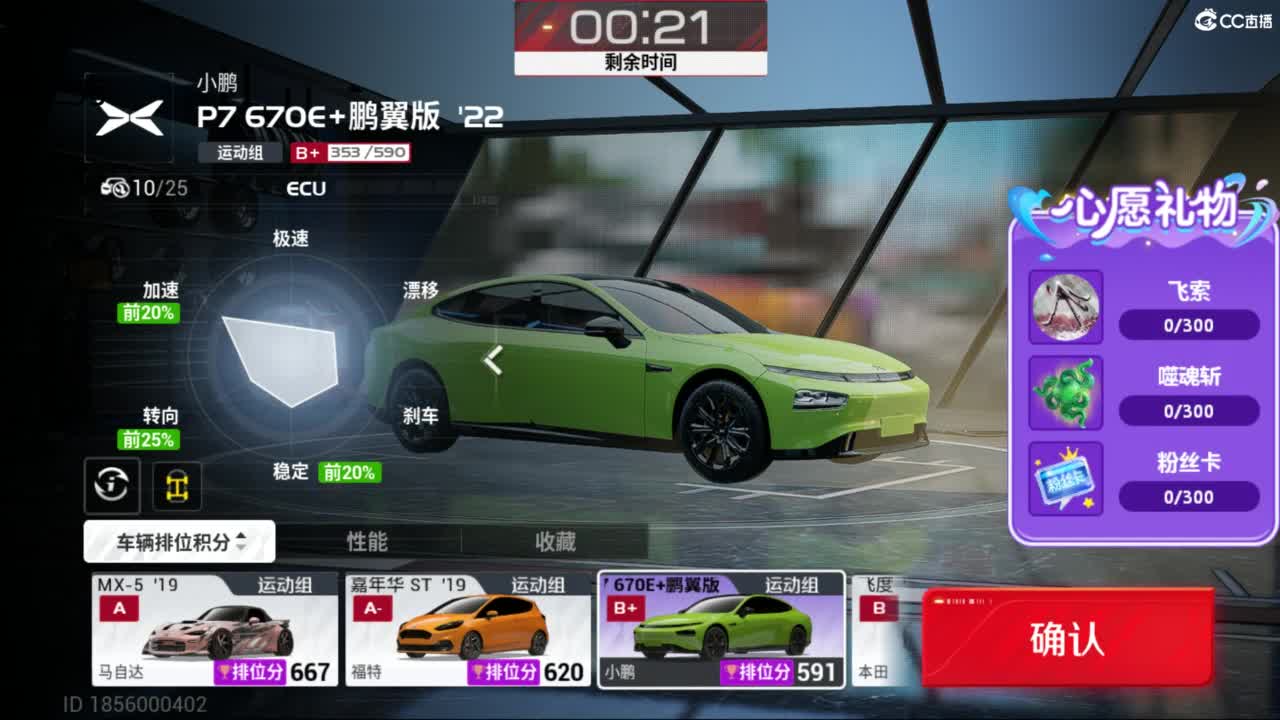The width and height of the screenshot is (1280, 720).
Task: Click the 飞索 grappling hook gift icon
Action: (x=1066, y=306)
